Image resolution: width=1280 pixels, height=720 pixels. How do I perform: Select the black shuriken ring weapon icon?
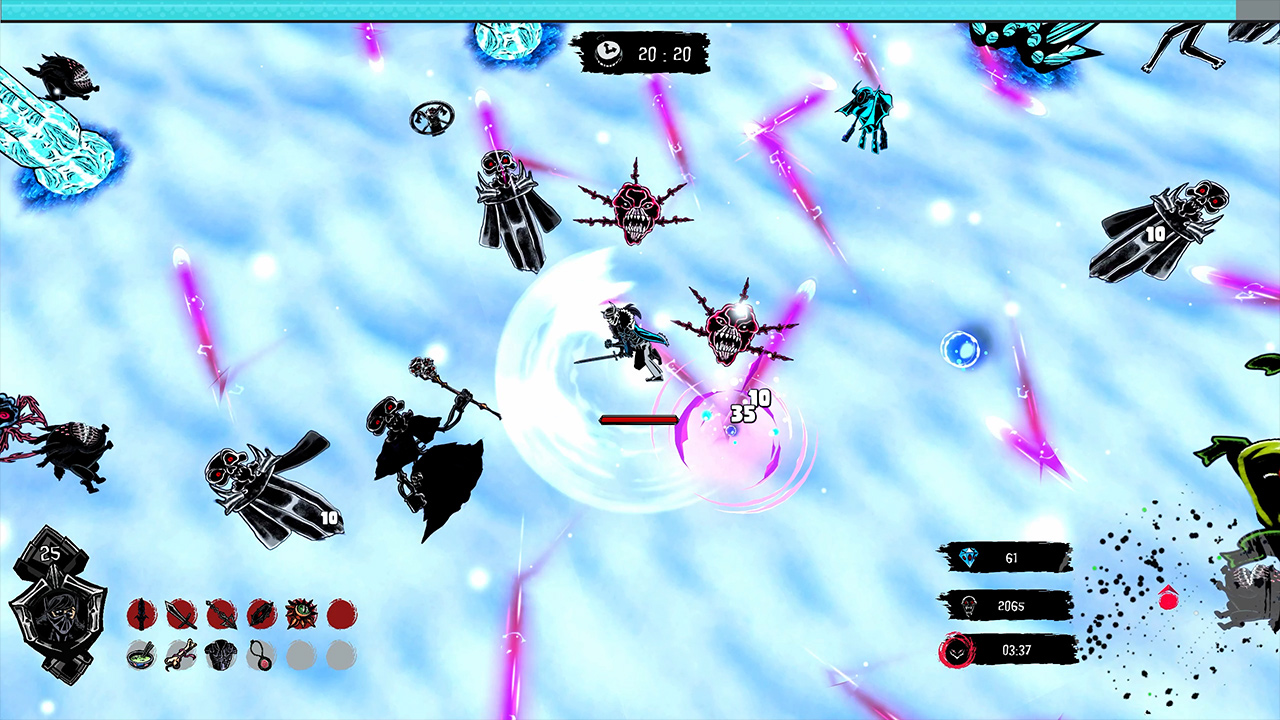[x=261, y=613]
